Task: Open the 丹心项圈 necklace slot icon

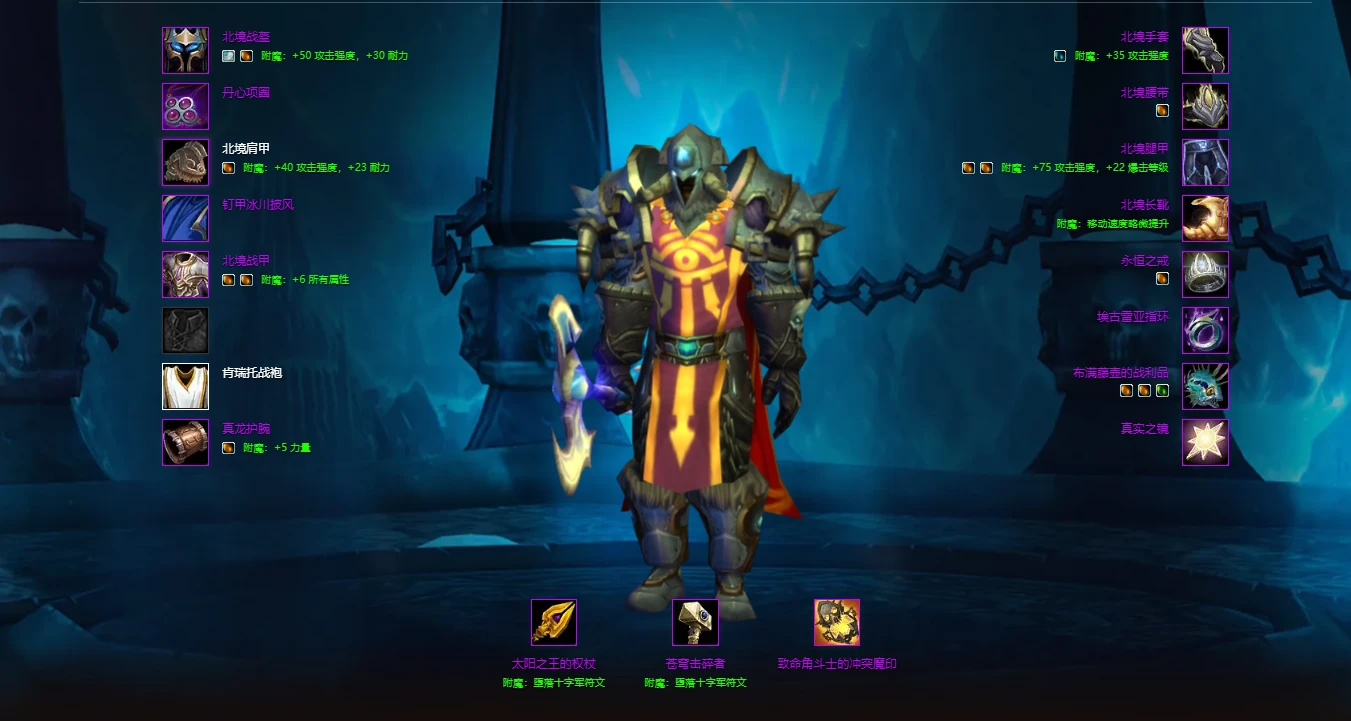Action: click(185, 106)
